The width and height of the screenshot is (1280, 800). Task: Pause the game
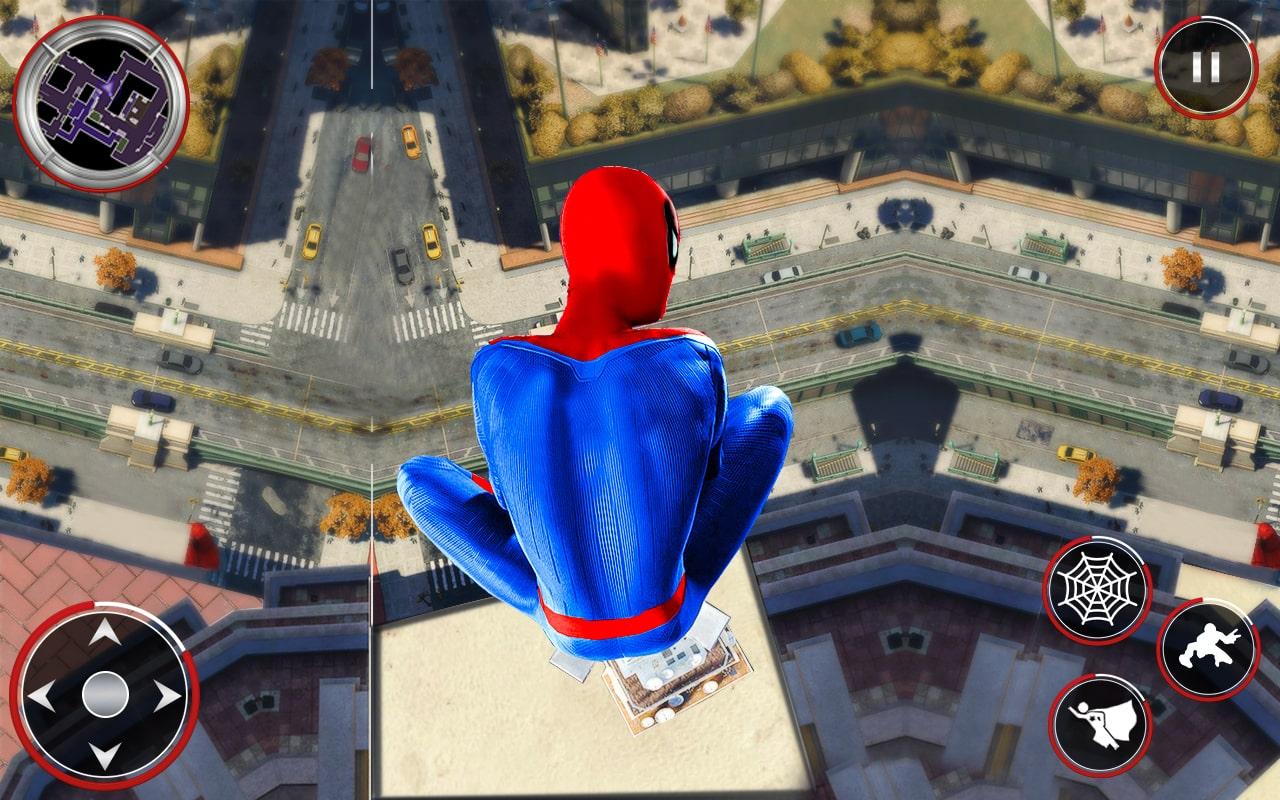point(1203,63)
